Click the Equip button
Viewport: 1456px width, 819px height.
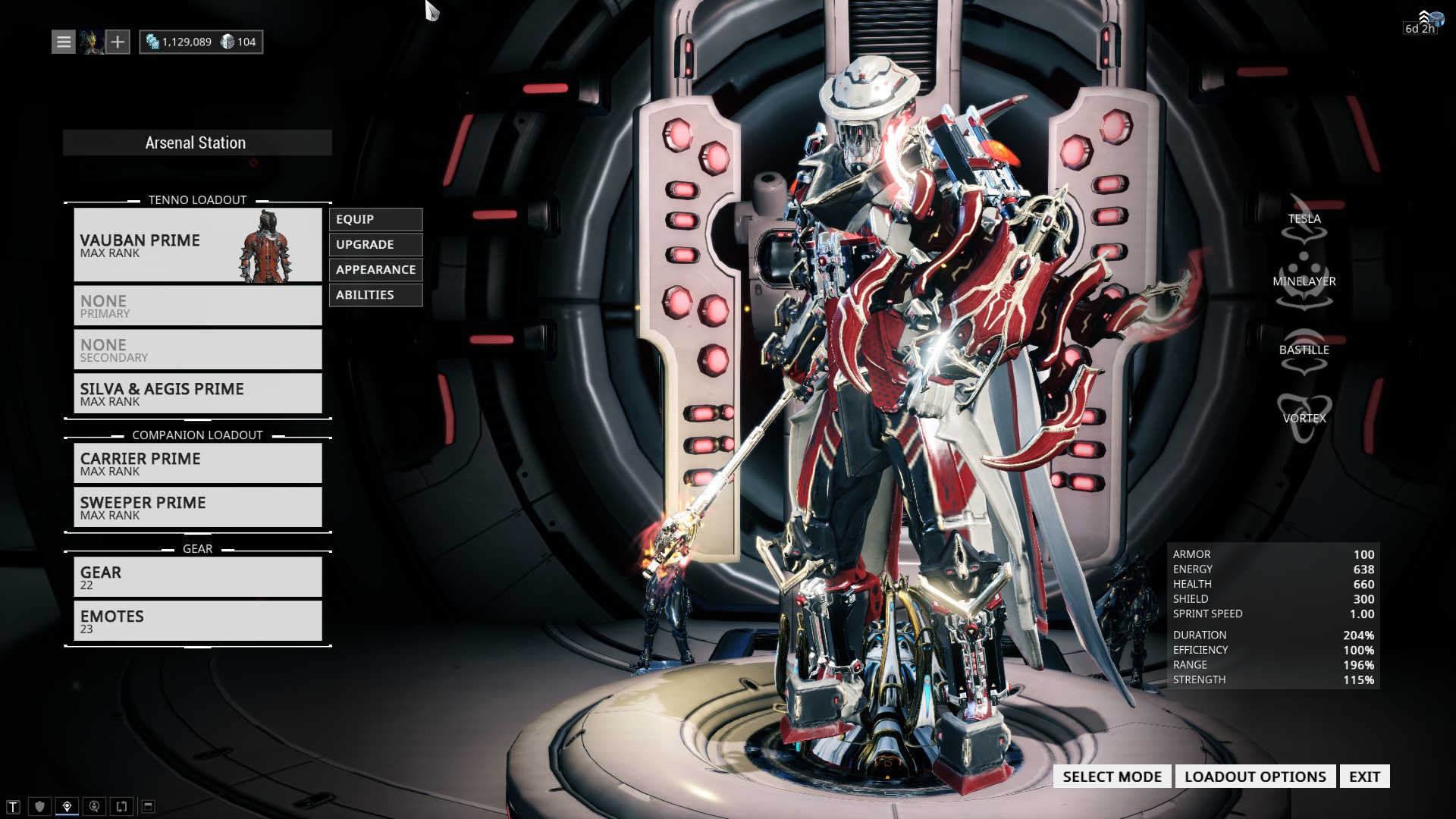[375, 219]
